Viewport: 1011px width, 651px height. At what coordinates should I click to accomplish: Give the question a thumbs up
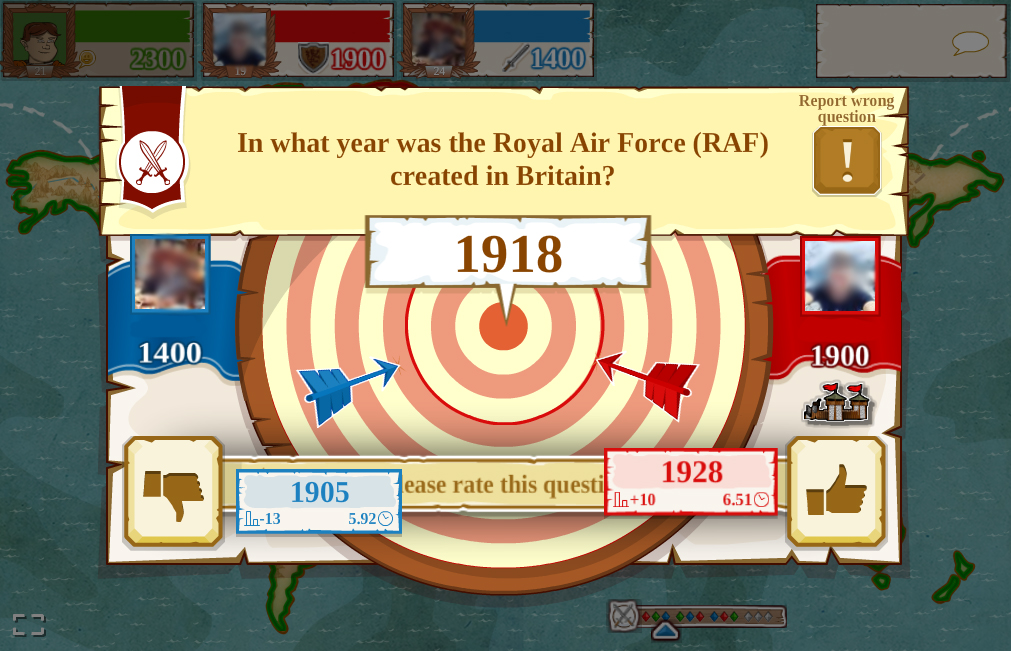coord(836,491)
